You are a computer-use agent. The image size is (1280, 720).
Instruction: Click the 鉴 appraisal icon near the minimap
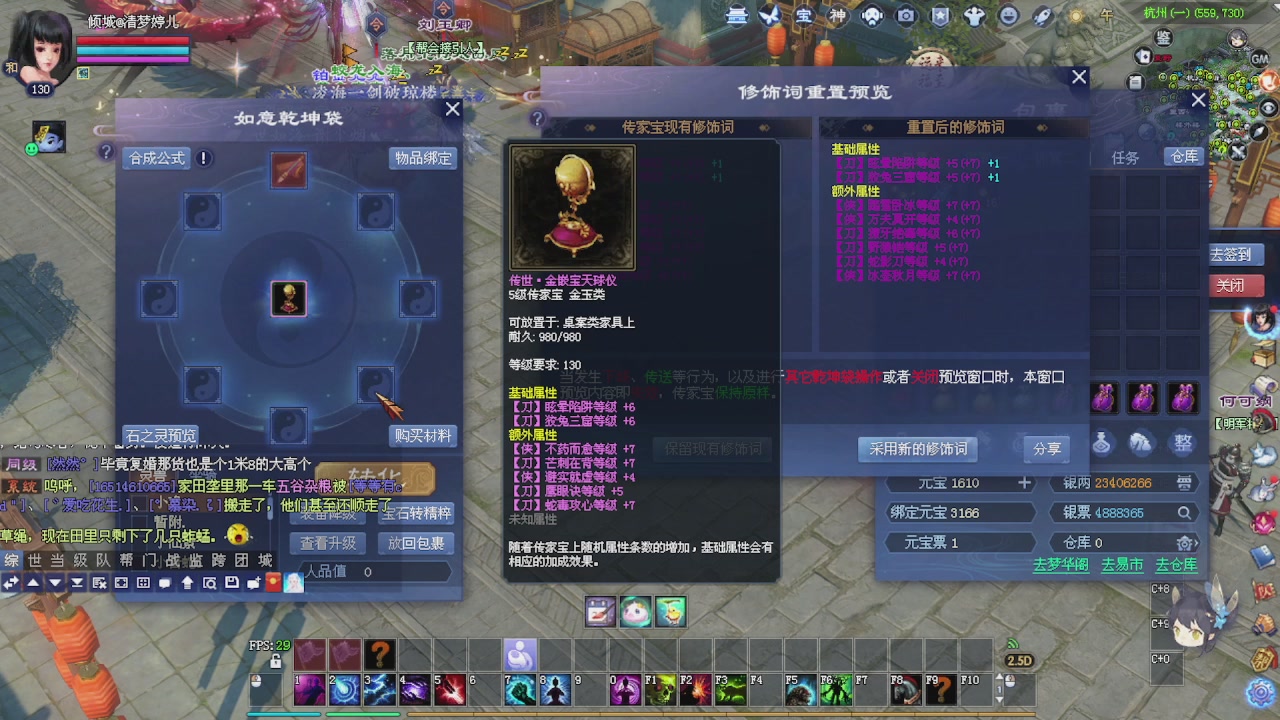pos(1163,38)
